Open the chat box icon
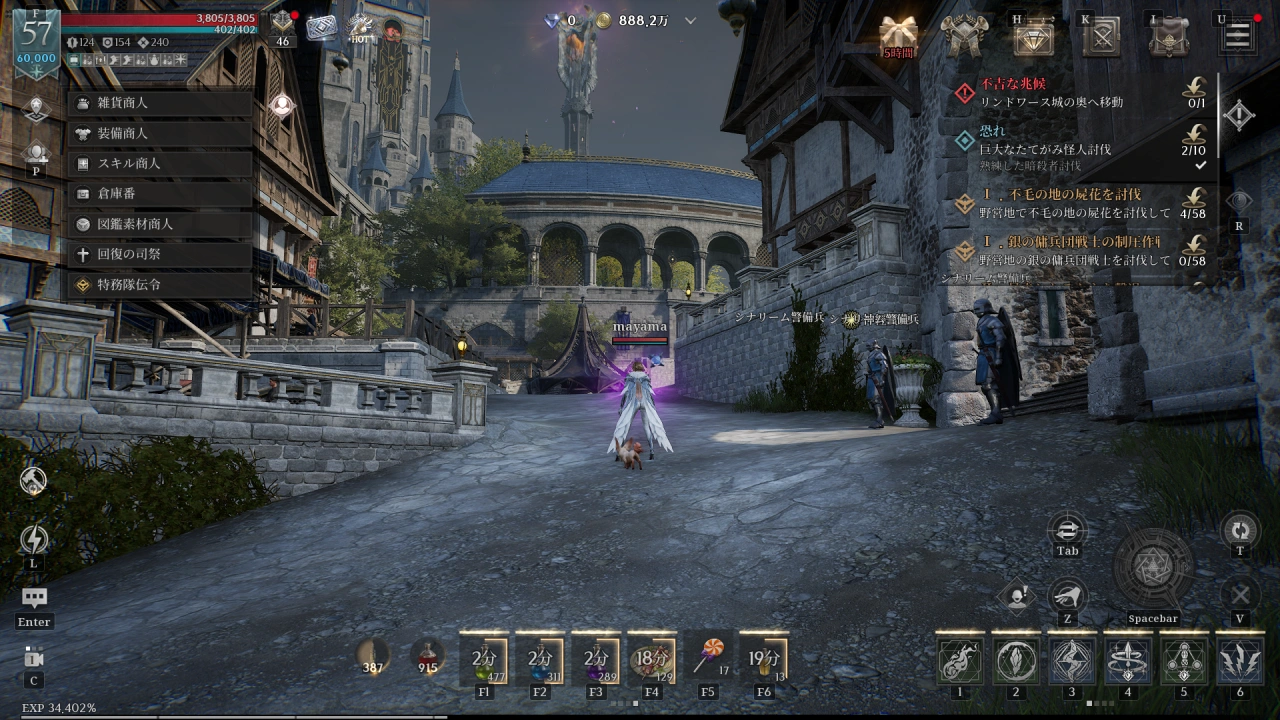1280x720 pixels. (34, 599)
